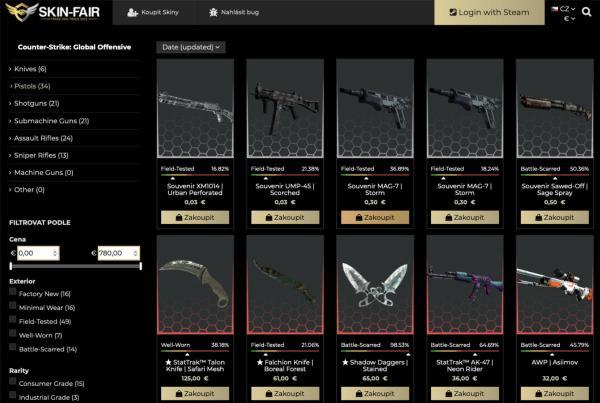Expand the Assault Rifles category
Screen dimensions: 600x403
[x=44, y=138]
